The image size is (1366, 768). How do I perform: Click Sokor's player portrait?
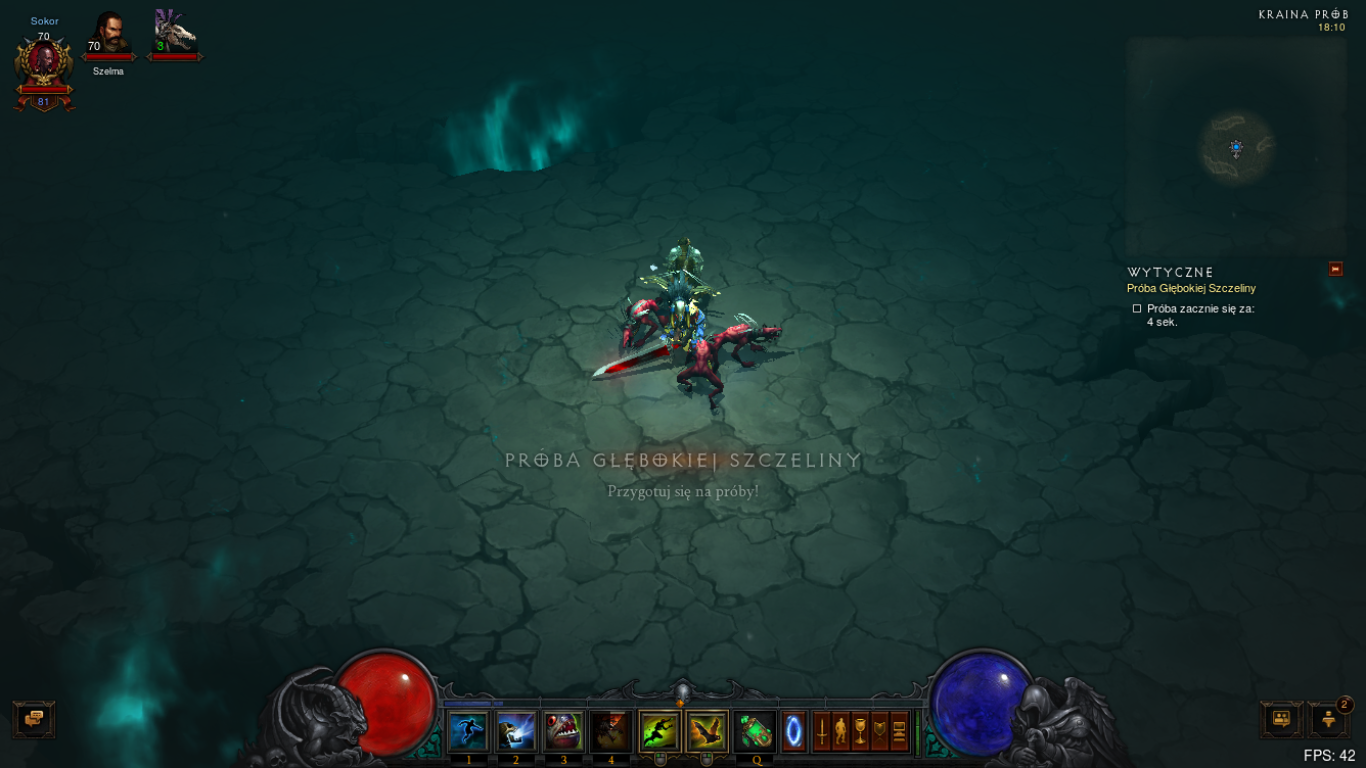pos(44,65)
